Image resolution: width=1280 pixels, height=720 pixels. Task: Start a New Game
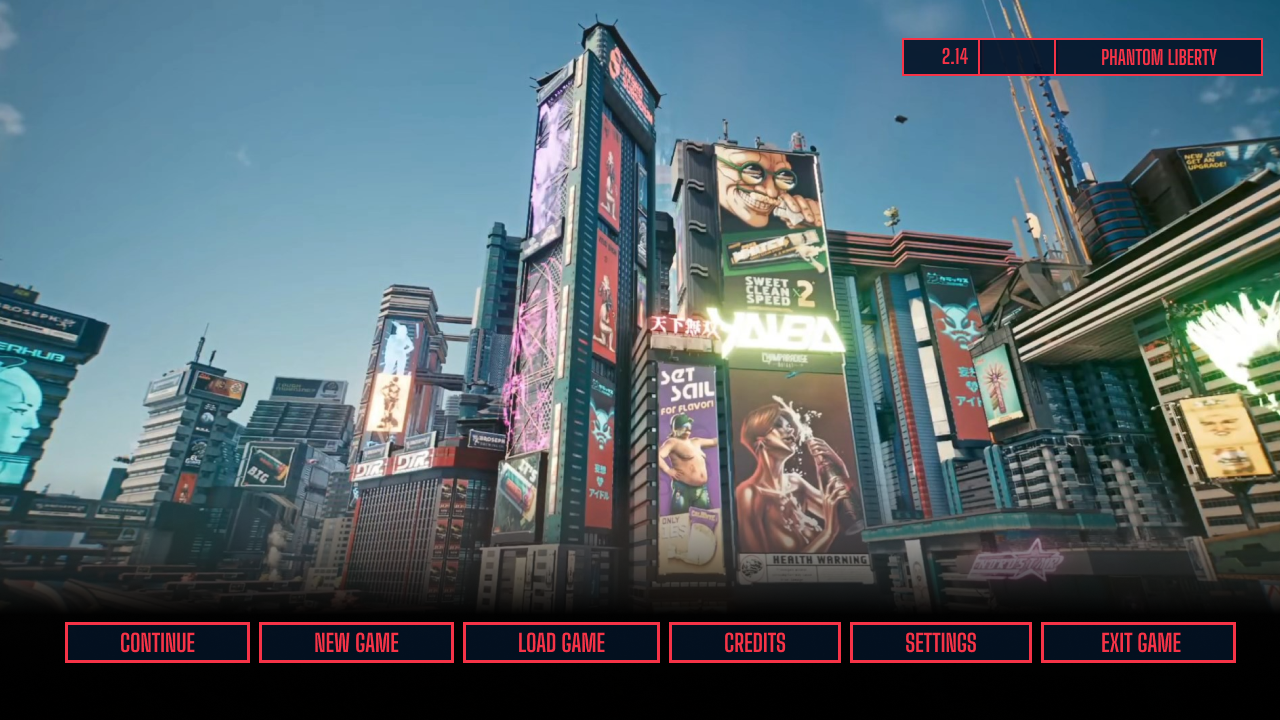click(x=356, y=642)
